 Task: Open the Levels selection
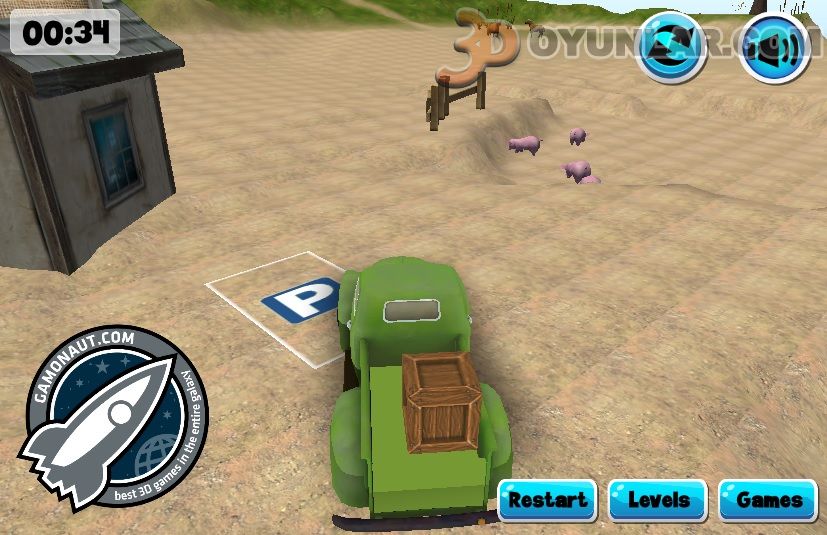click(657, 500)
